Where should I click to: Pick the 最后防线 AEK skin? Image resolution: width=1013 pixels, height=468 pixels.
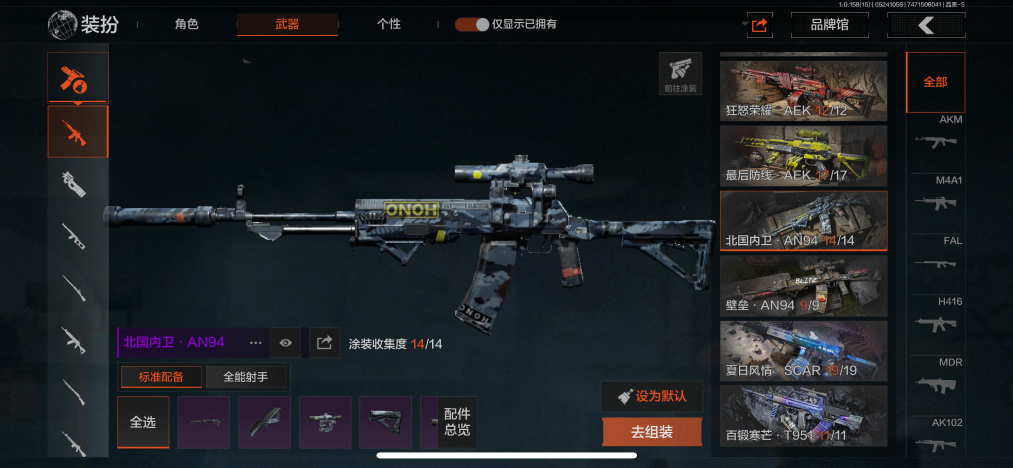pos(803,155)
